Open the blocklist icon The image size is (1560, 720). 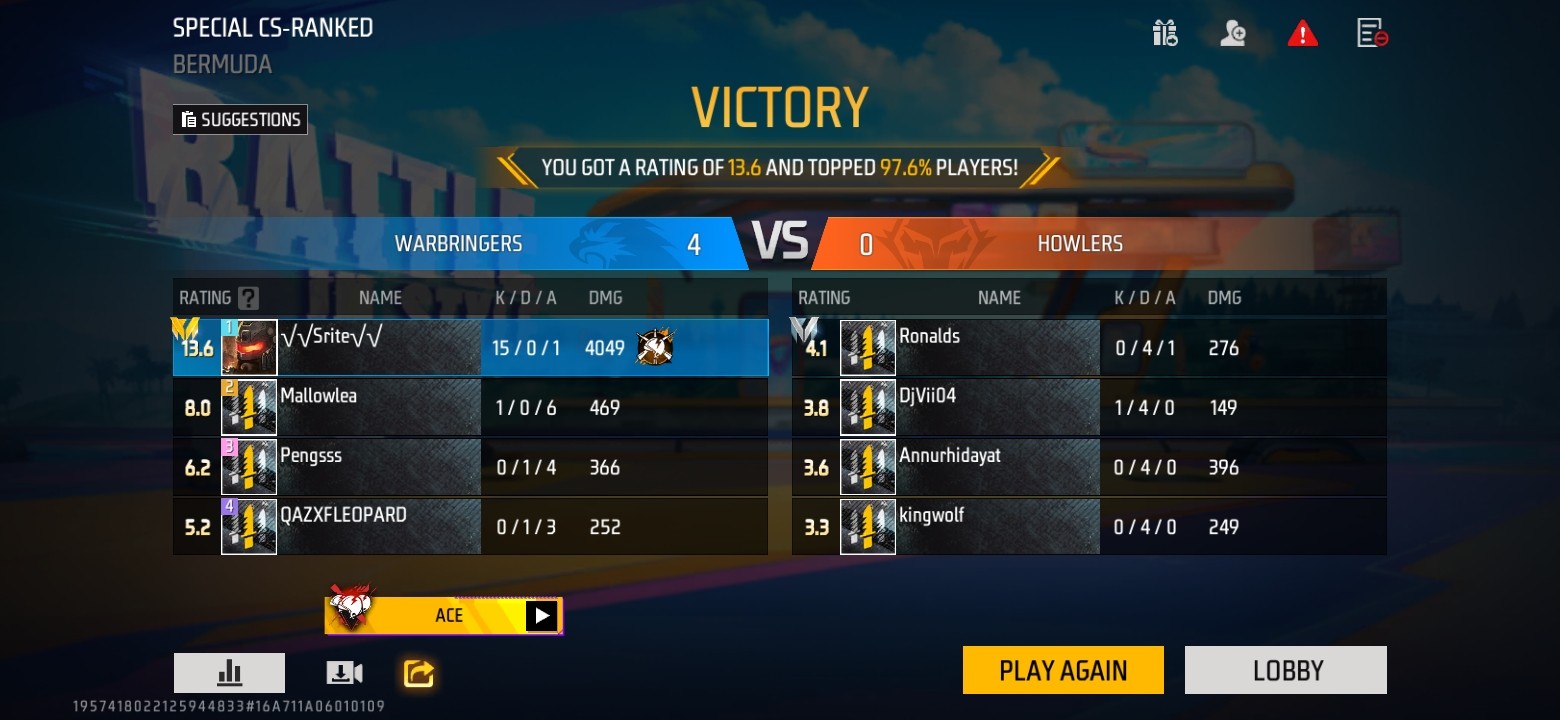tap(1371, 34)
